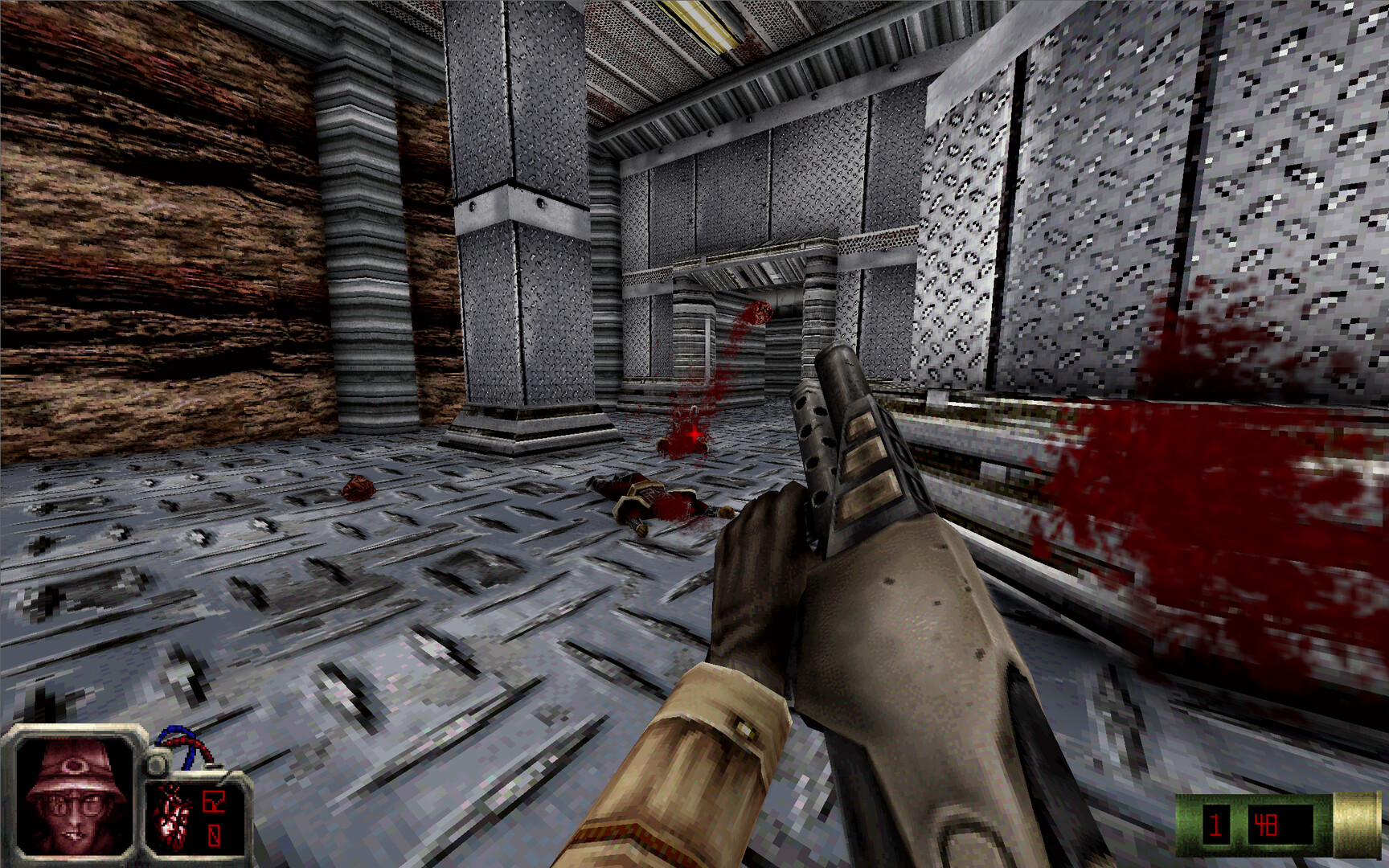This screenshot has width=1389, height=868.
Task: Toggle the armor readout showing 0
Action: coord(215,833)
